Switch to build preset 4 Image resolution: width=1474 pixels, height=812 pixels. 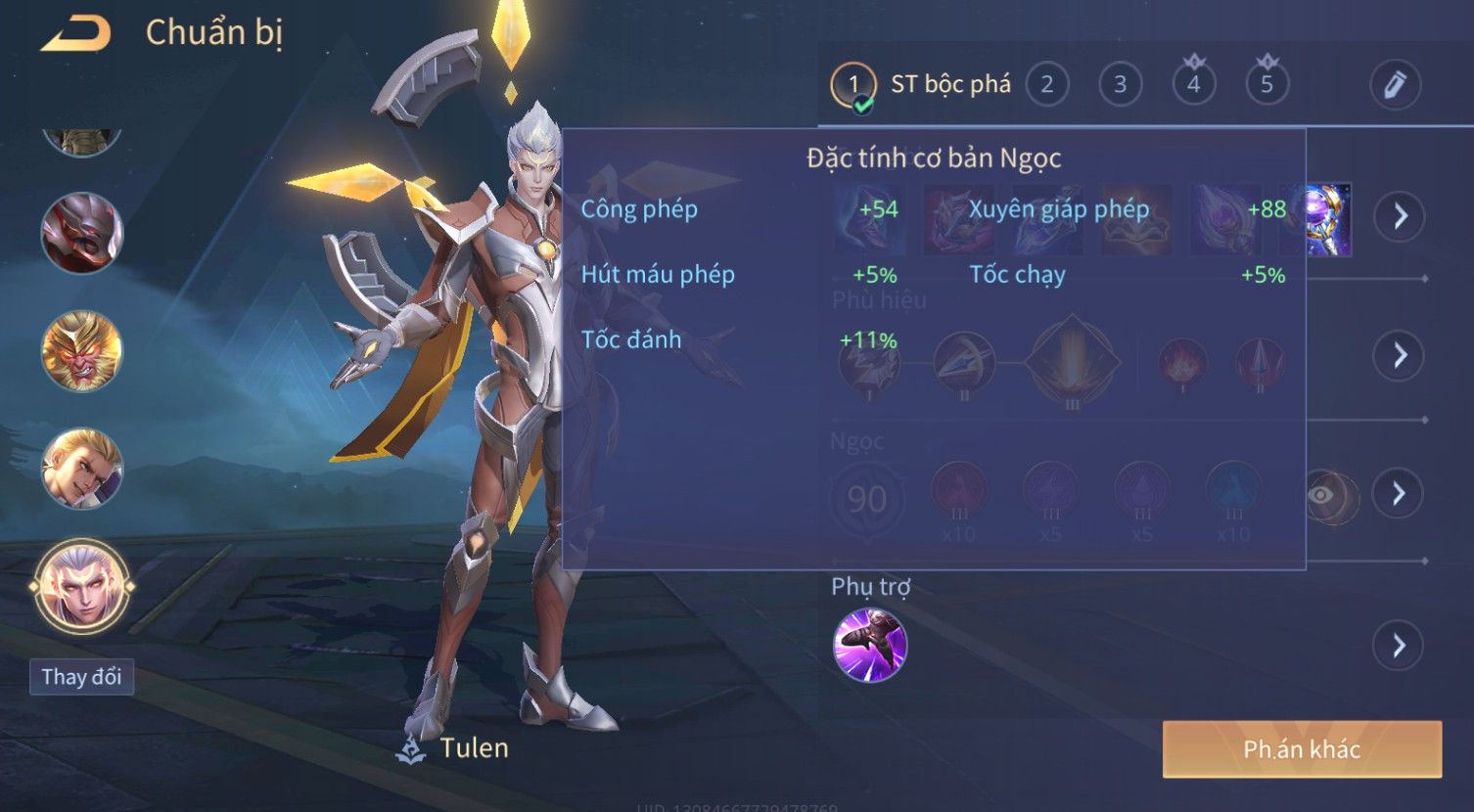coord(1193,85)
